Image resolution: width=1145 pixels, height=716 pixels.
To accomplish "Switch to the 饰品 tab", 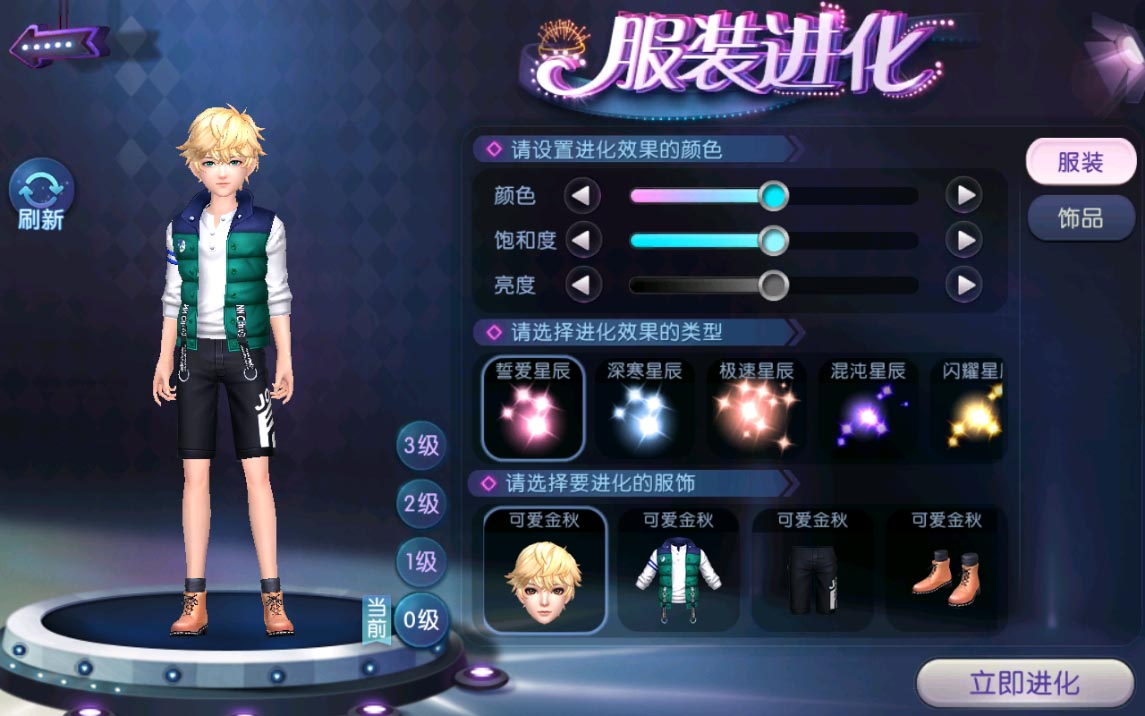I will pyautogui.click(x=1080, y=218).
